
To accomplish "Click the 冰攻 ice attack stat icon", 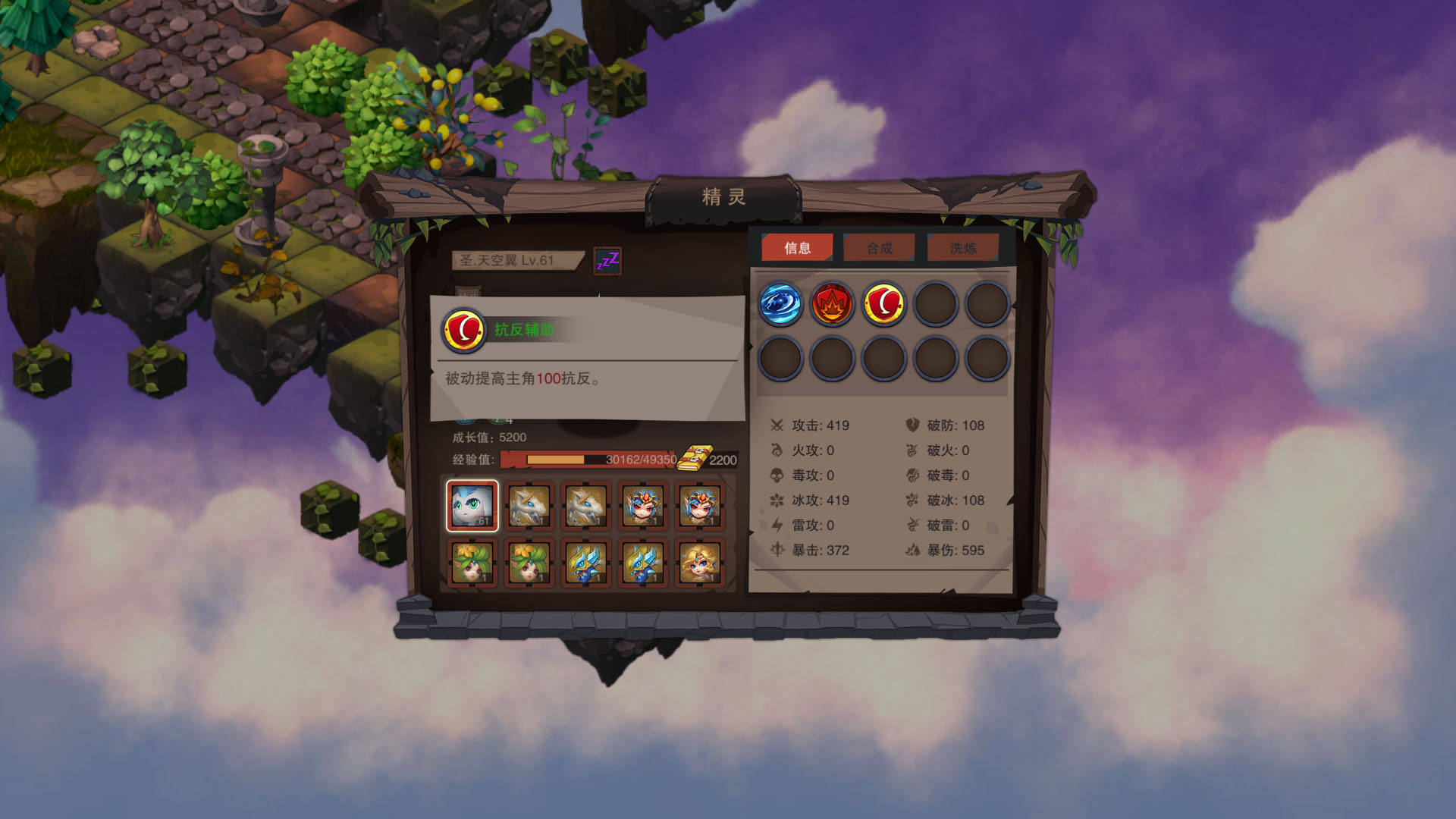I will click(776, 500).
